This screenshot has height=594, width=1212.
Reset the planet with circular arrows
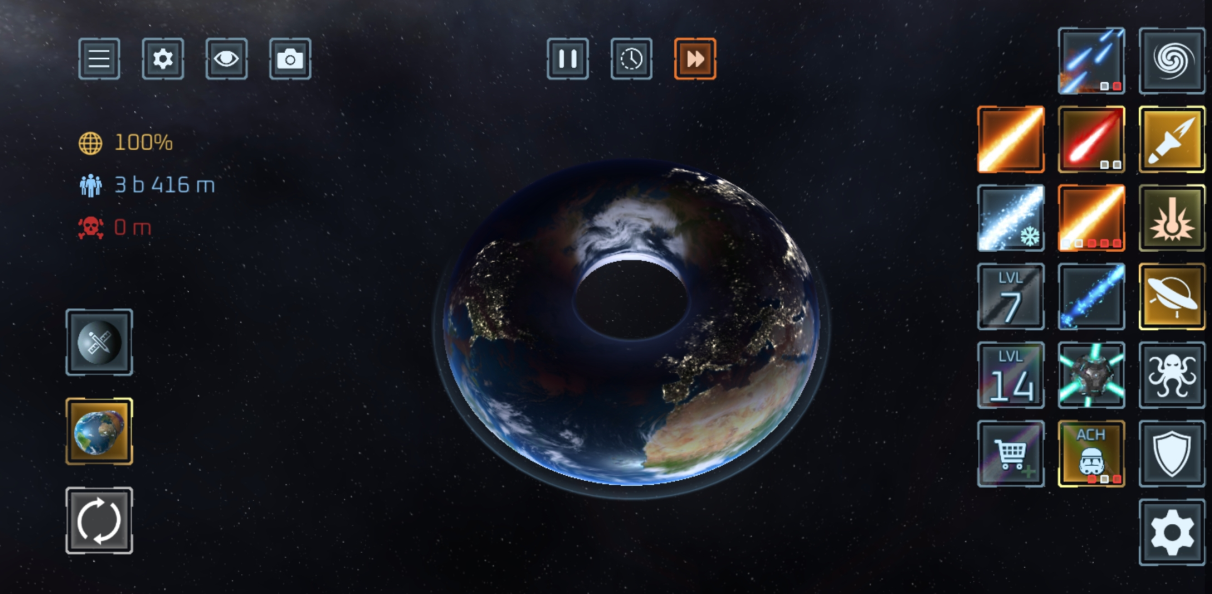[x=99, y=520]
